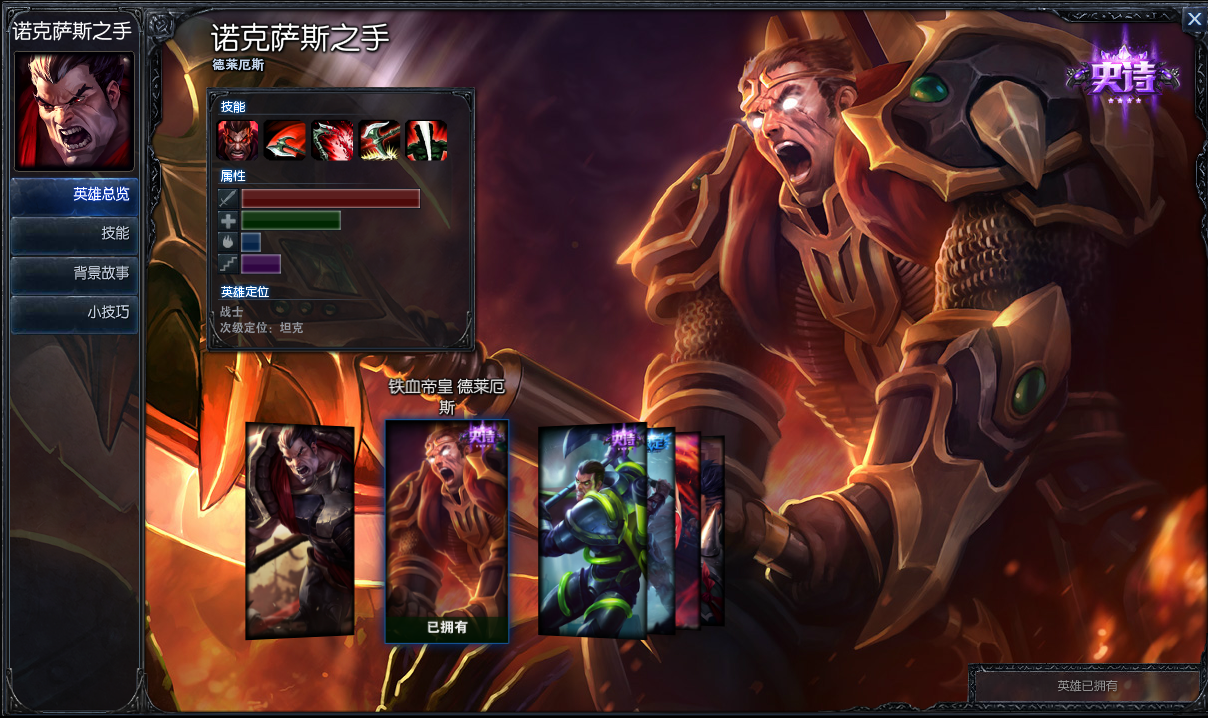
Task: Click the 英雄已拥有 button
Action: pos(1086,686)
